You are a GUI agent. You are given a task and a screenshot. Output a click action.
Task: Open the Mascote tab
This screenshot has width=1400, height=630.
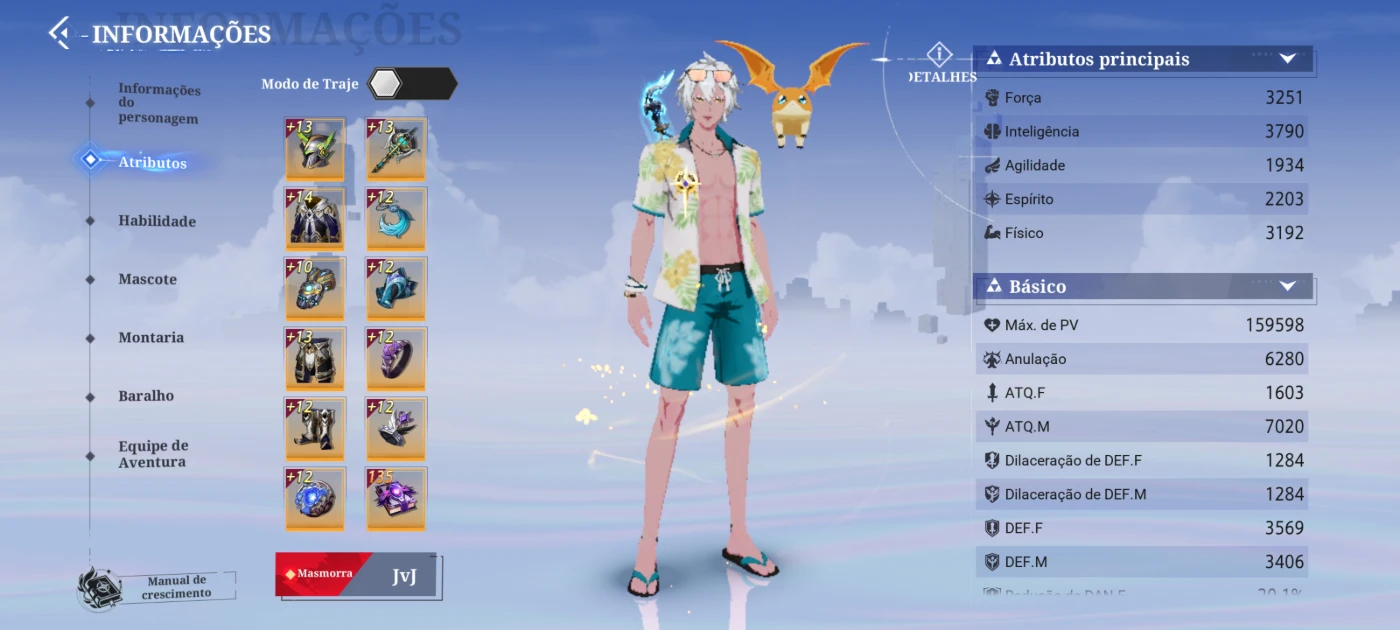coord(147,279)
